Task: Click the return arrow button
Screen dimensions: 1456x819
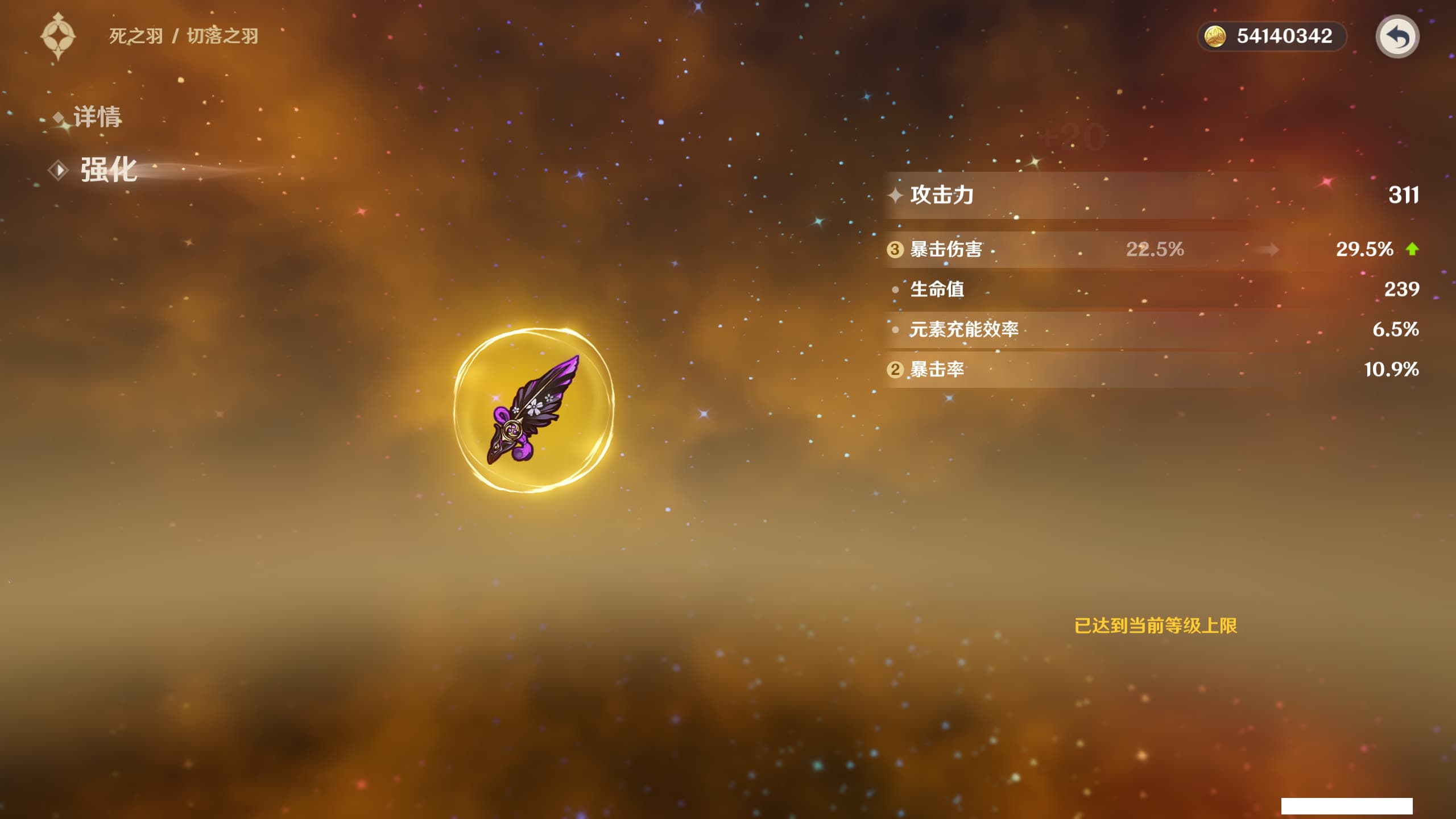Action: pos(1397,36)
